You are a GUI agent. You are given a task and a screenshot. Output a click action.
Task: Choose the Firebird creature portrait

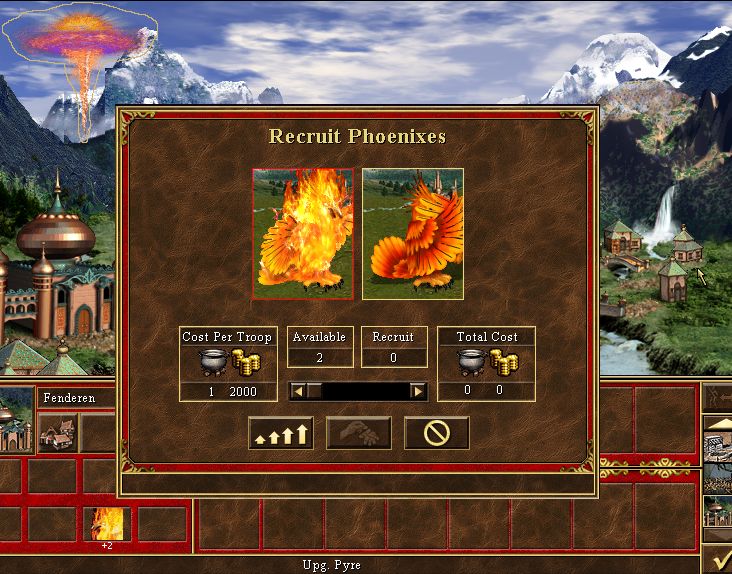[413, 234]
